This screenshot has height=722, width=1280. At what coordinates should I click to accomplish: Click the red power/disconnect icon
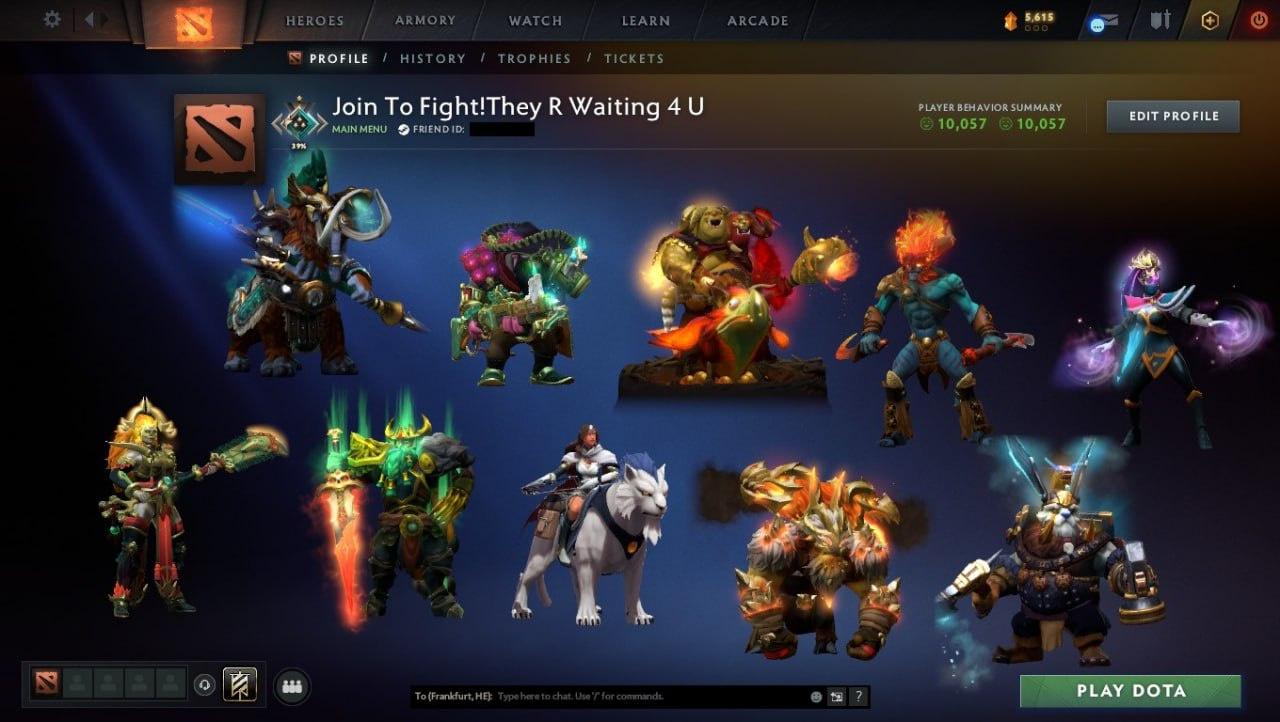coord(1260,18)
